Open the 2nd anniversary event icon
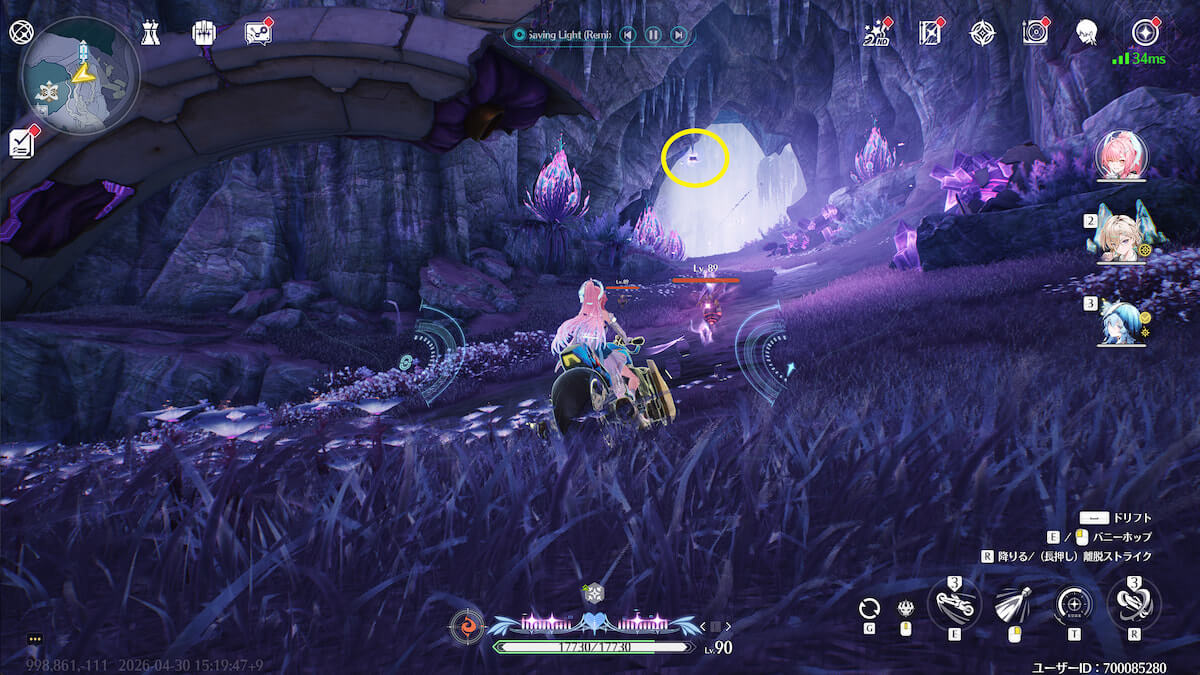This screenshot has width=1200, height=675. 877,33
